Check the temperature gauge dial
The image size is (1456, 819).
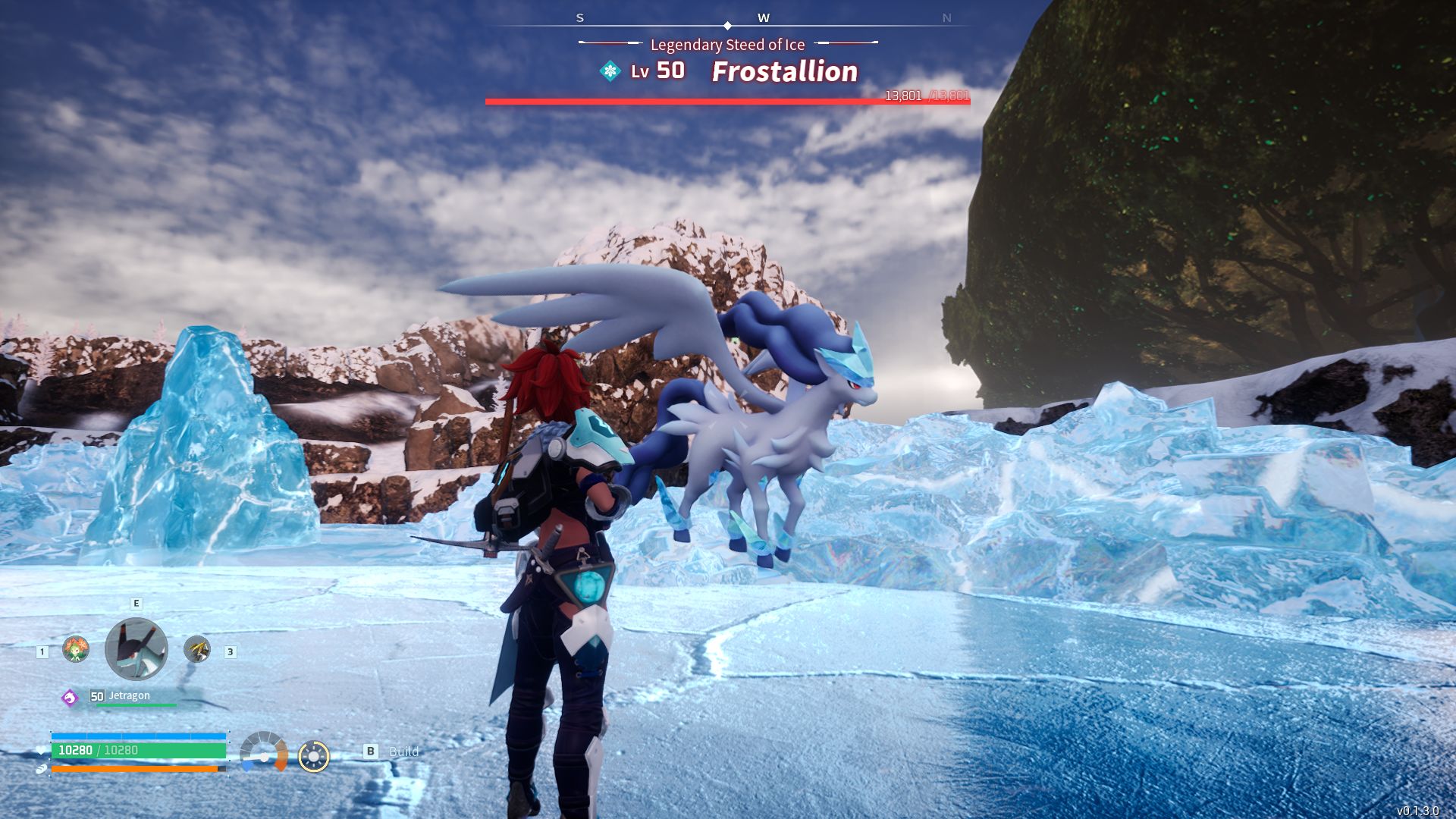tap(264, 752)
